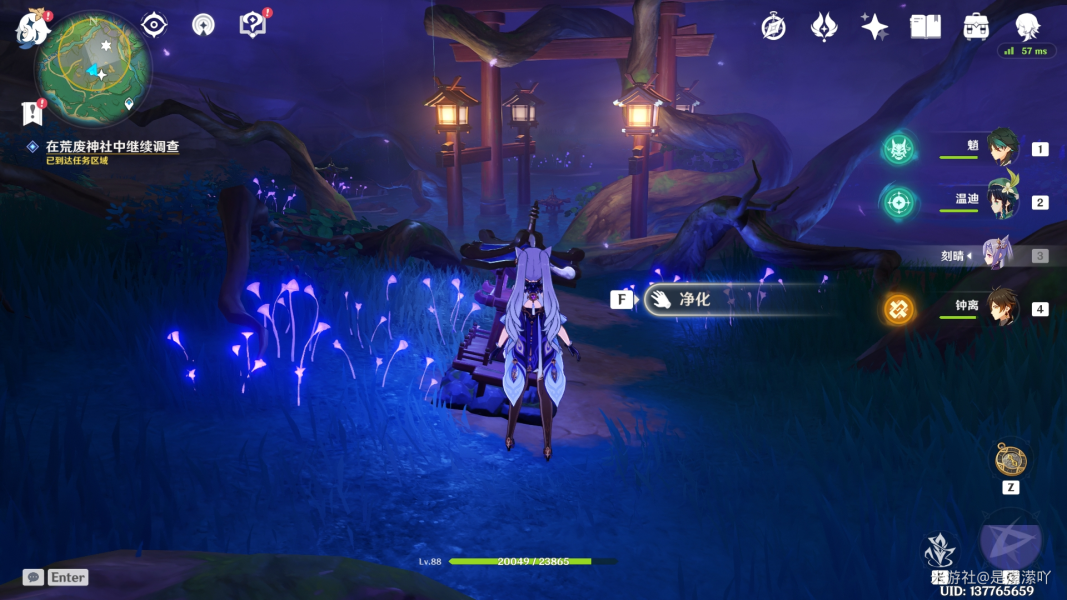The height and width of the screenshot is (600, 1067).
Task: Open the backpack inventory
Action: 976,27
